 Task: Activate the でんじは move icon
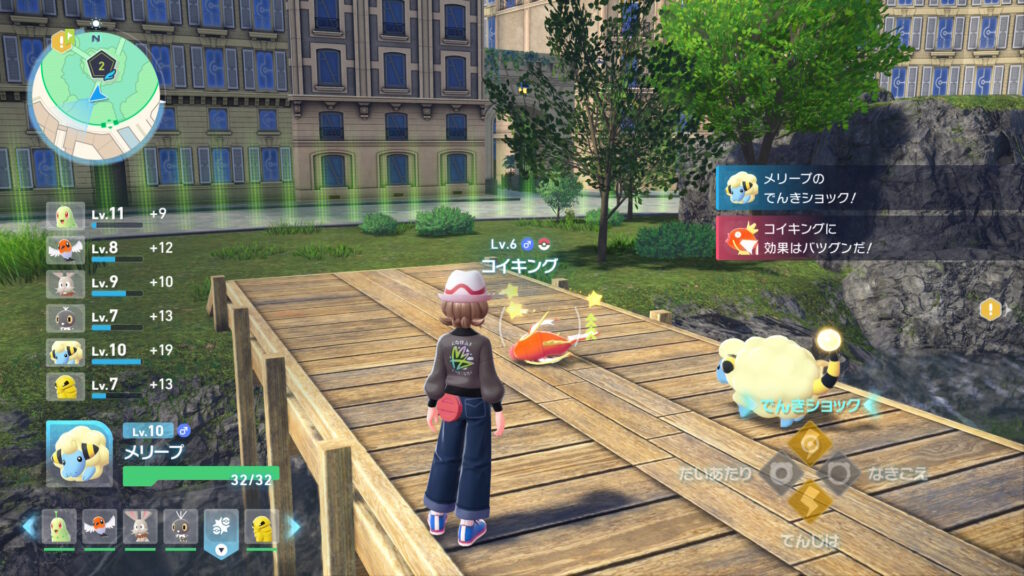(x=809, y=502)
